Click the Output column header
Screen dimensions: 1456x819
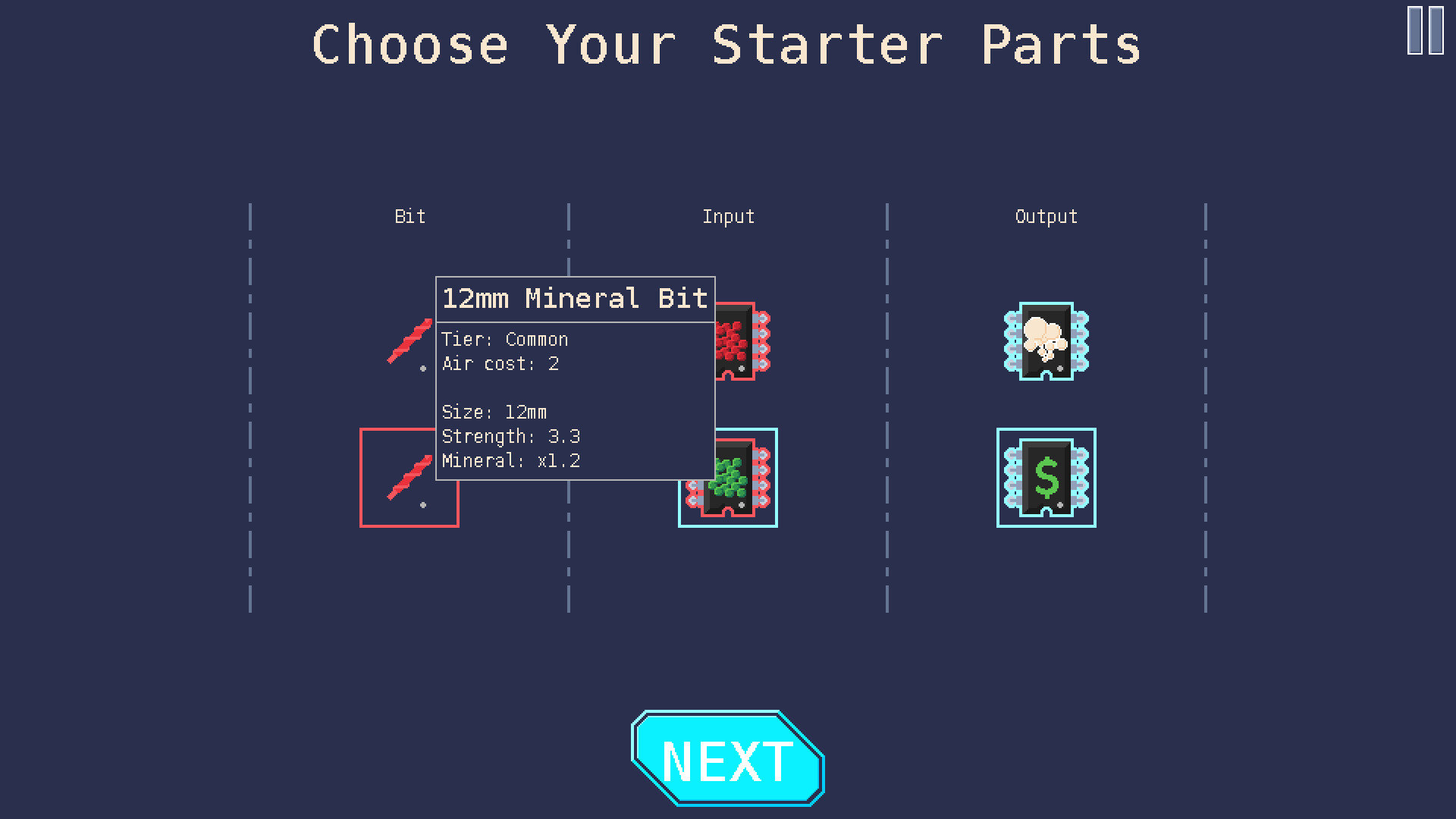pos(1046,216)
